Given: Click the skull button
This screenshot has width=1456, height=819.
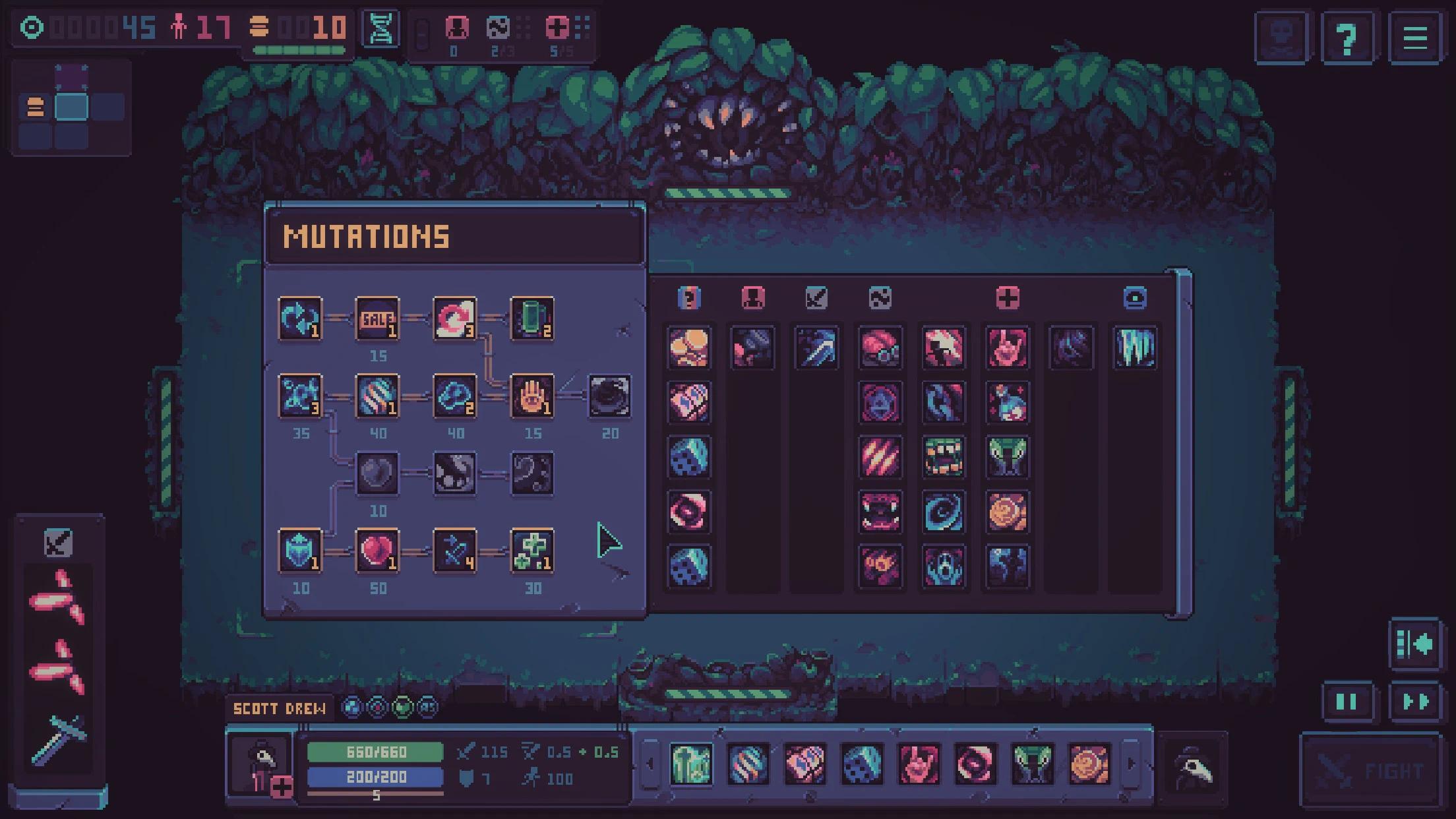Looking at the screenshot, I should coord(1281,38).
